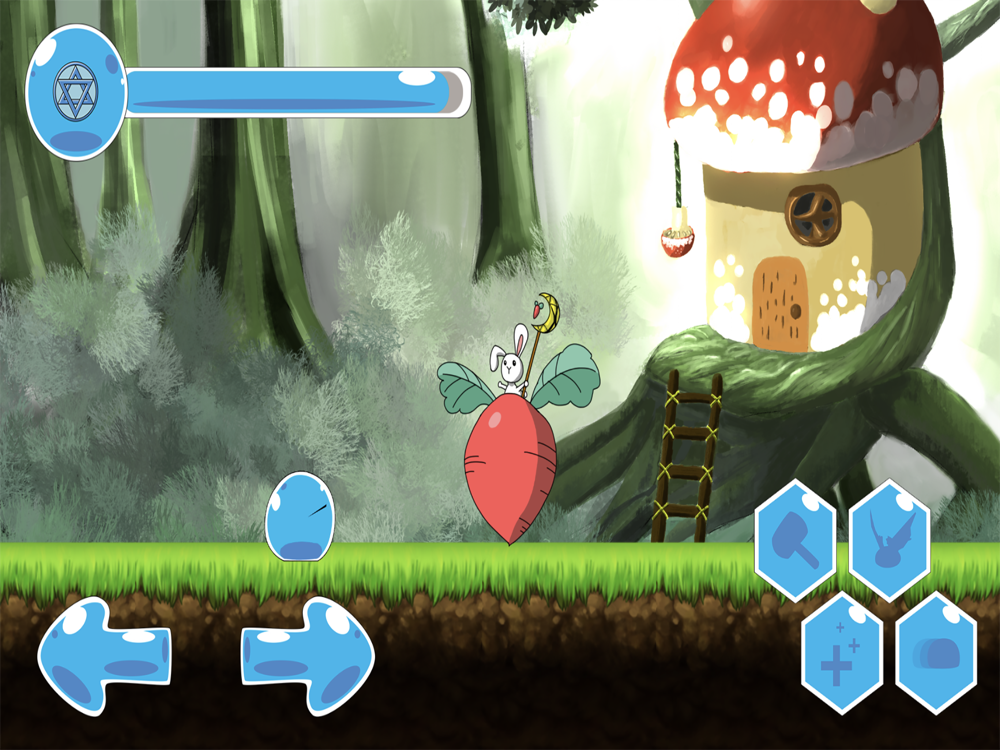Image resolution: width=1000 pixels, height=750 pixels.
Task: Select the star egg icon beside health bar
Action: tap(74, 93)
